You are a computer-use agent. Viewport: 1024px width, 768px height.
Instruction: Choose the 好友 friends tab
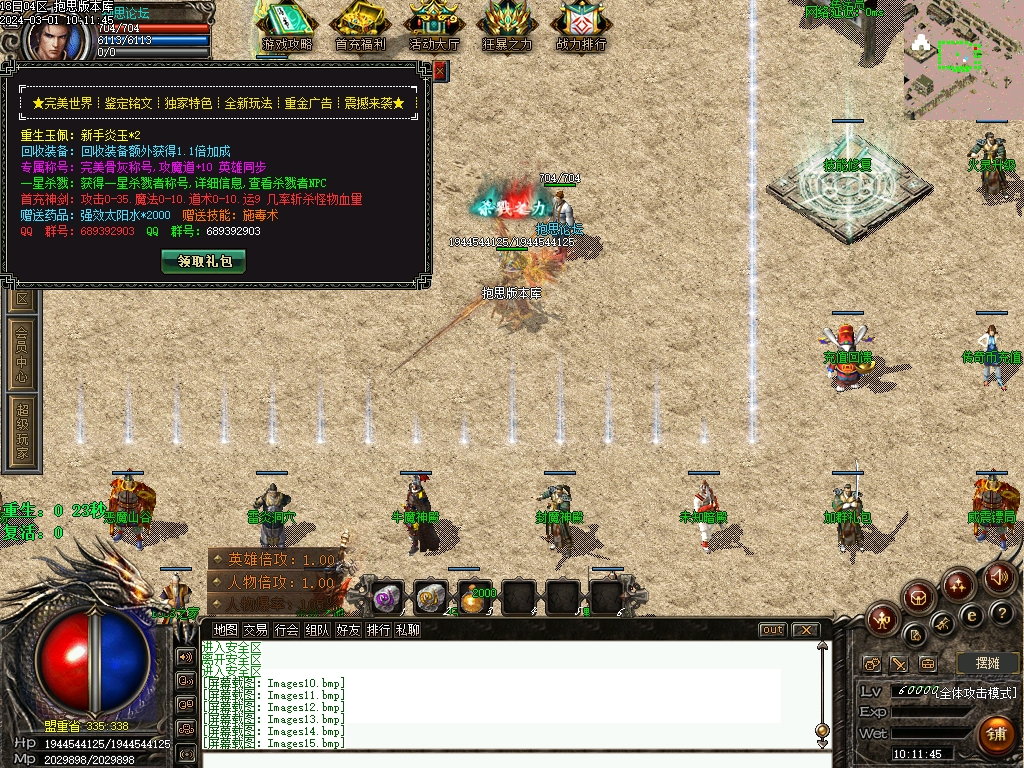click(348, 630)
